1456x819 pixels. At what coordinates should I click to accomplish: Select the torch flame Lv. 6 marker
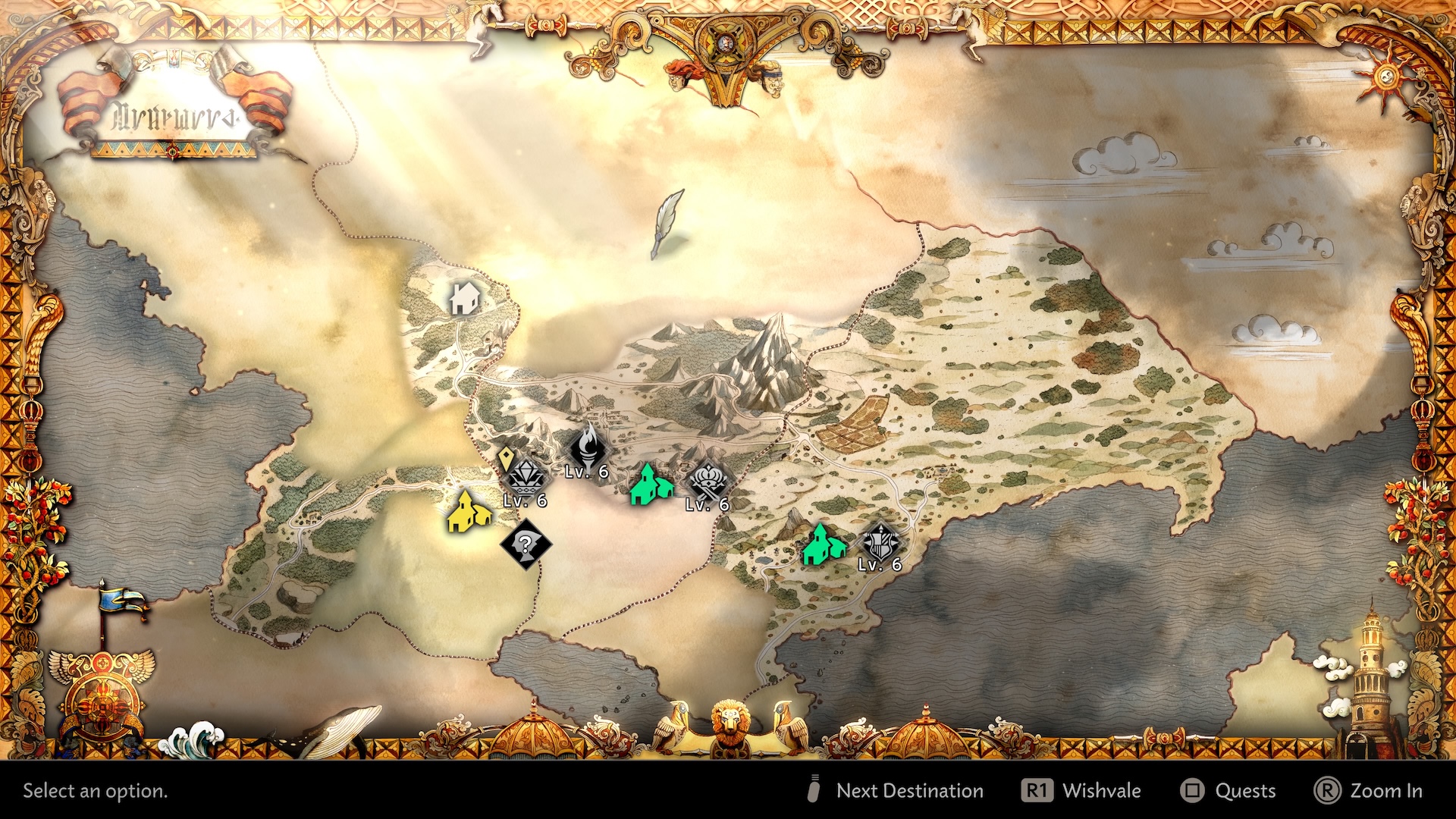(x=588, y=449)
